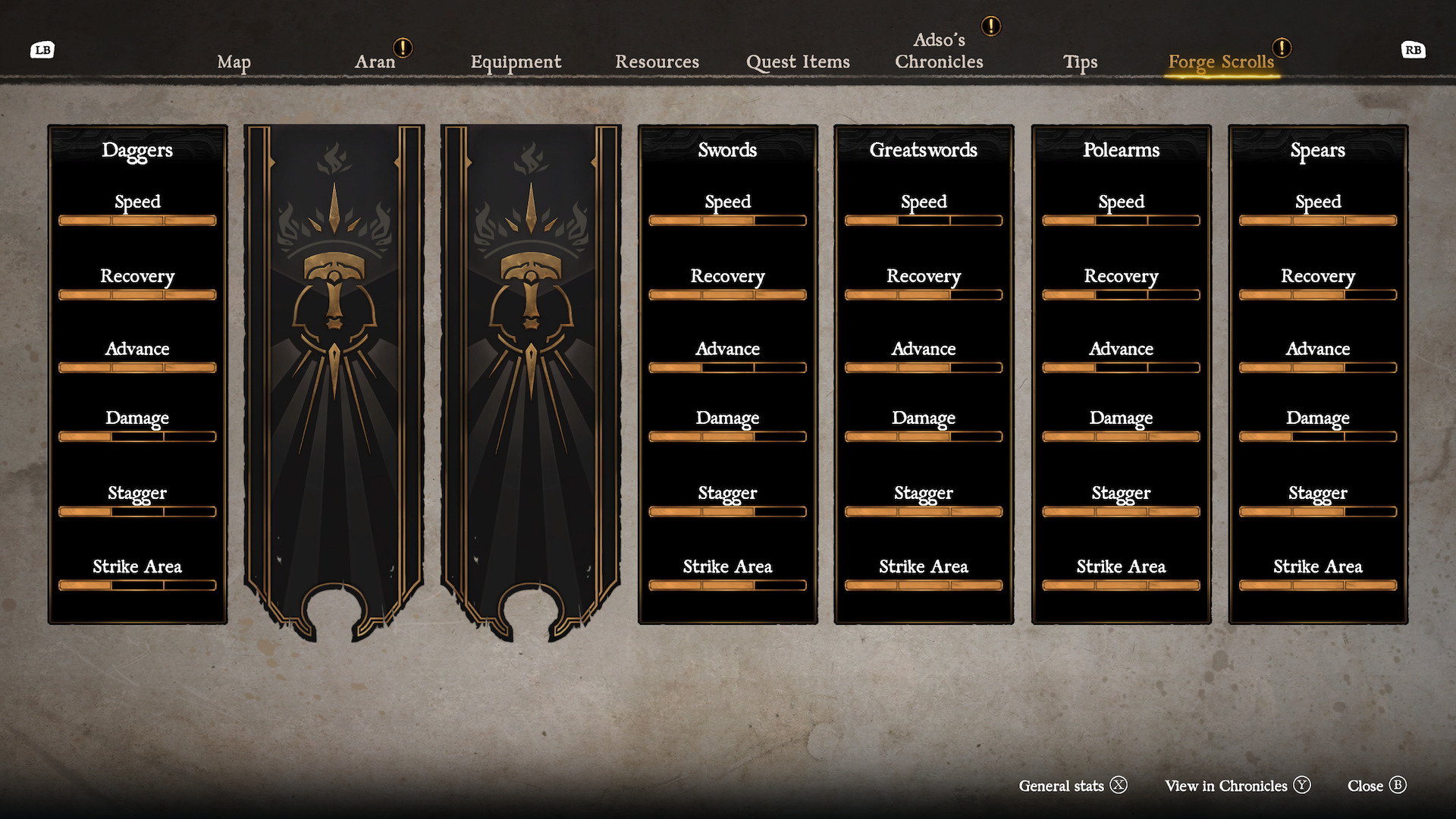View the Tips tab

pyautogui.click(x=1080, y=62)
